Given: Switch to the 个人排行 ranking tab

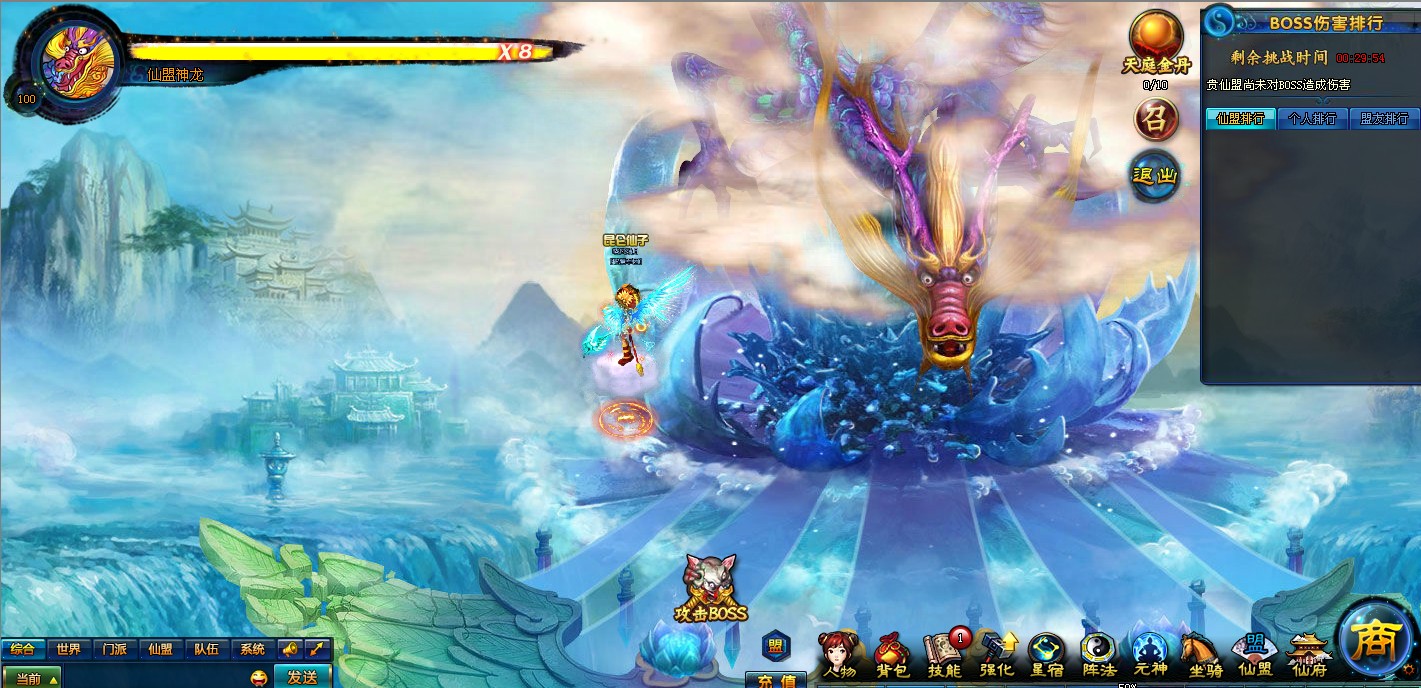Looking at the screenshot, I should point(1312,119).
